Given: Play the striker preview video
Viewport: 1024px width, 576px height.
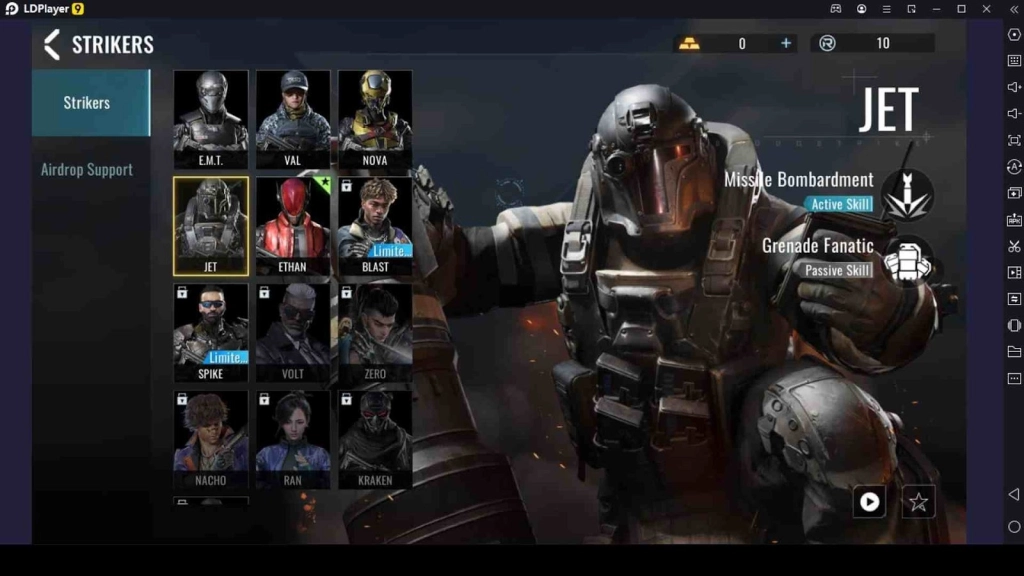Looking at the screenshot, I should coord(869,501).
